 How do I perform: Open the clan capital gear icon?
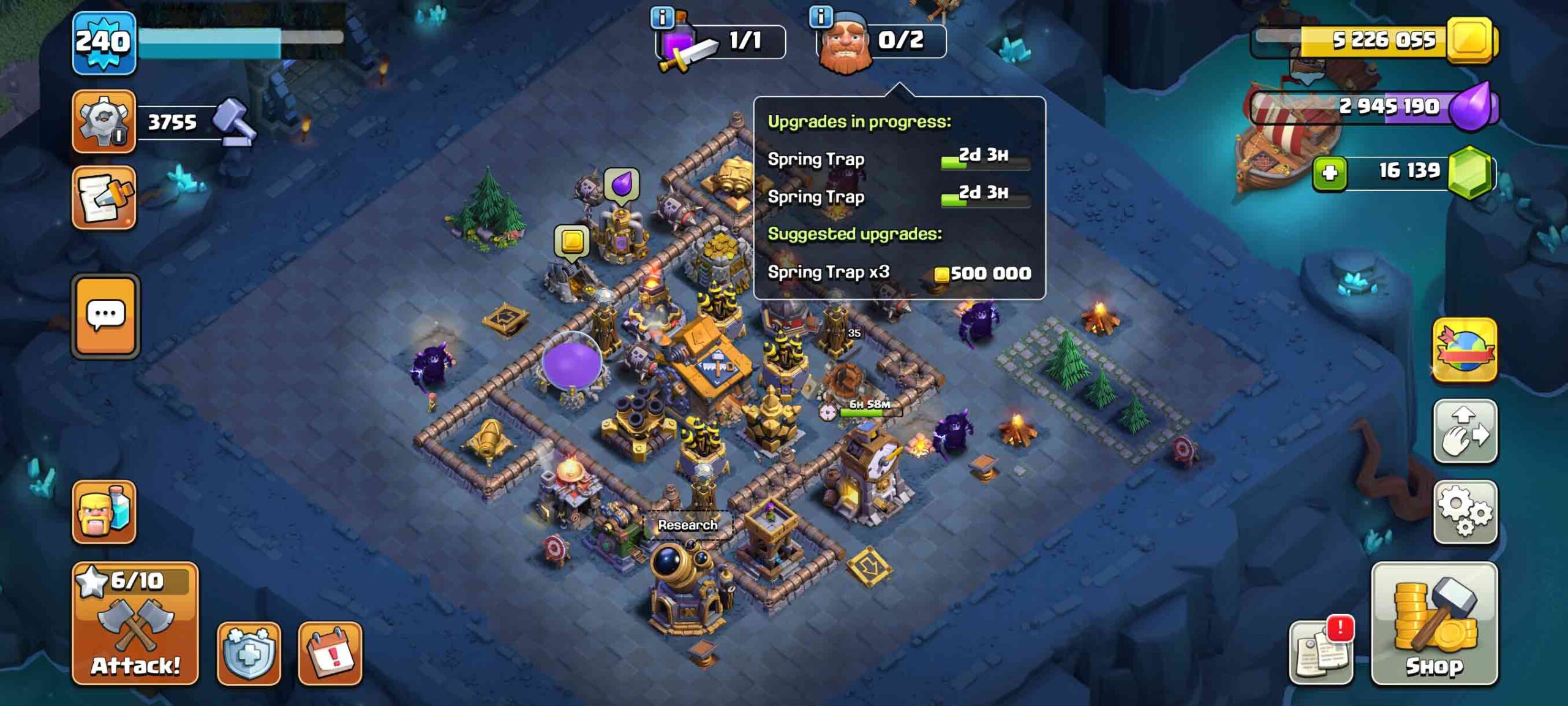[x=104, y=121]
